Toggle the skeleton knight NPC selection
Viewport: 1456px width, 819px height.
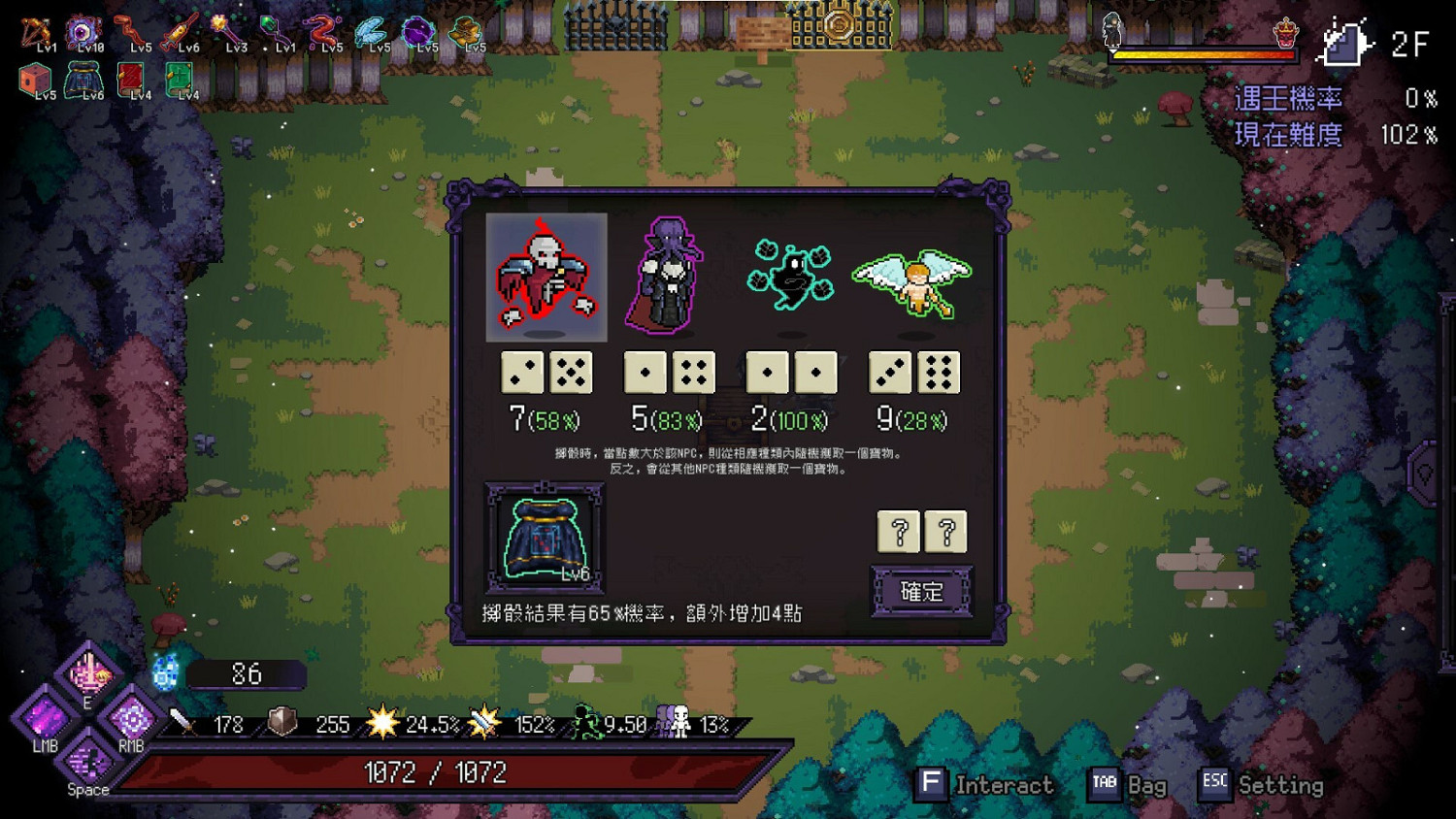coord(546,278)
